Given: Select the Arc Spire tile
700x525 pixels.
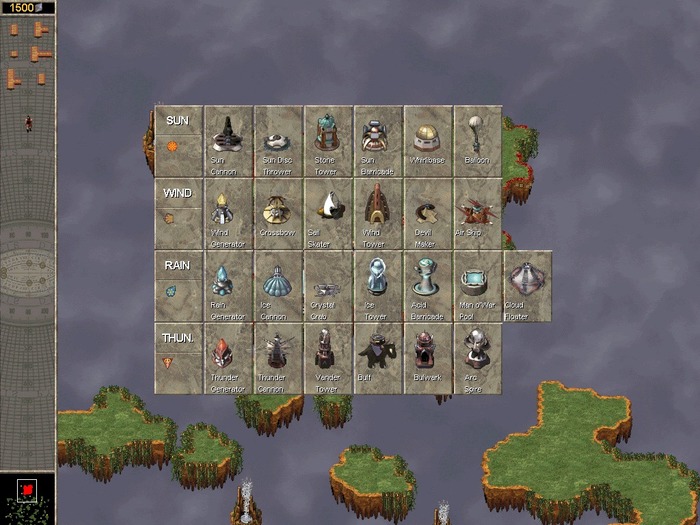Looking at the screenshot, I should pyautogui.click(x=478, y=357).
